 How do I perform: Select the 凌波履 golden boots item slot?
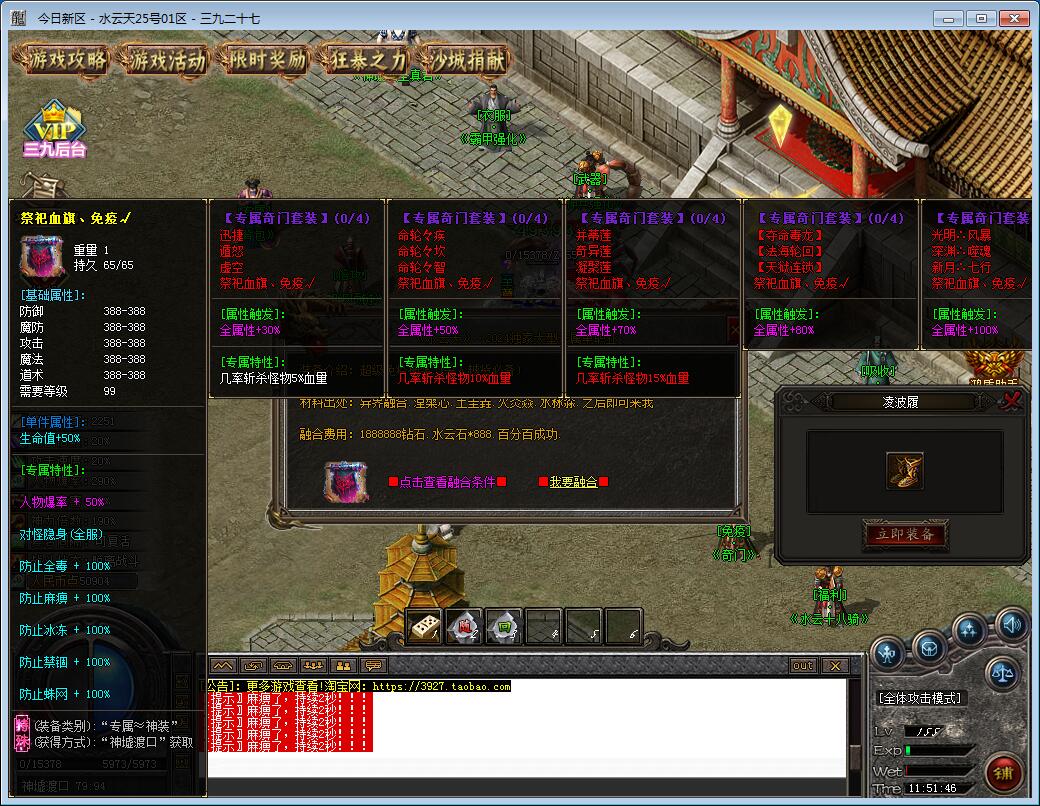904,471
